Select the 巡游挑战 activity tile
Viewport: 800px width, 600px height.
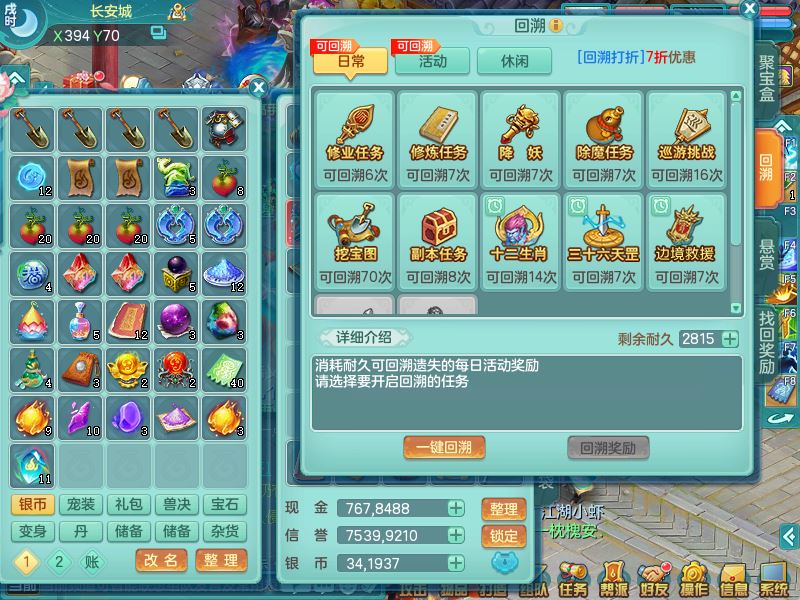pos(687,138)
